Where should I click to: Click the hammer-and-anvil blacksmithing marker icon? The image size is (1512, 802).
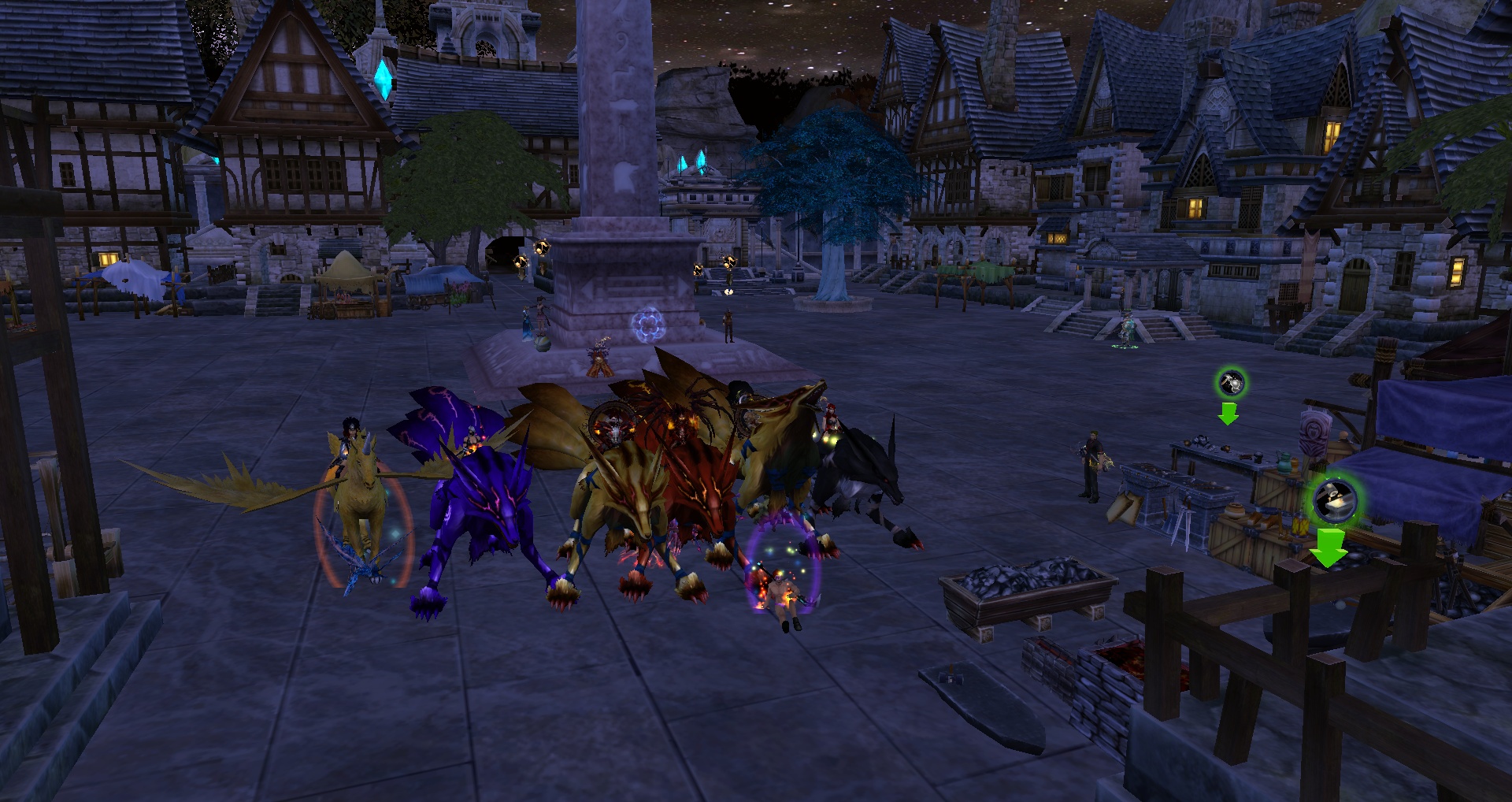coord(1334,500)
